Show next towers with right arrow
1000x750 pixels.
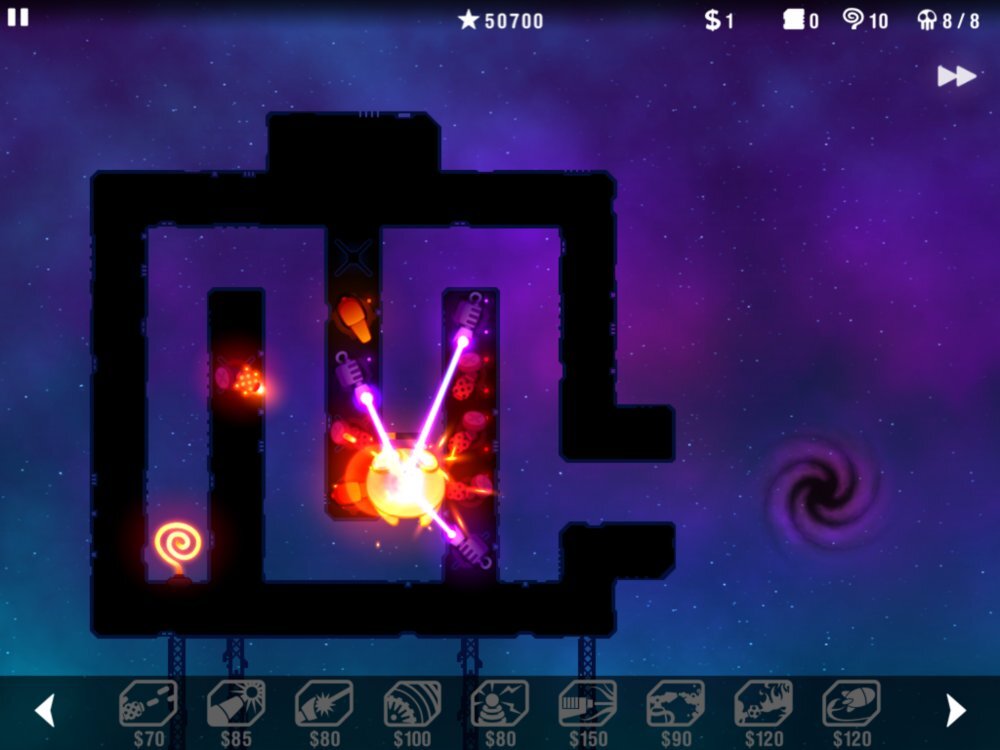coord(956,710)
